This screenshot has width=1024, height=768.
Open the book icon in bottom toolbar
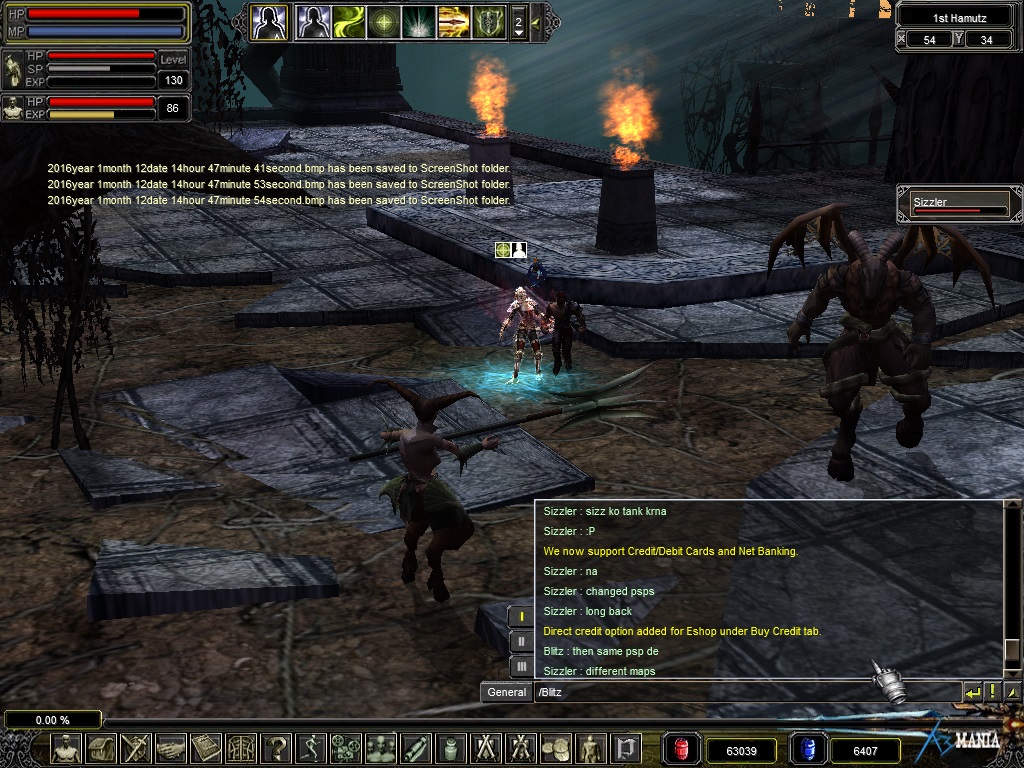(206, 748)
